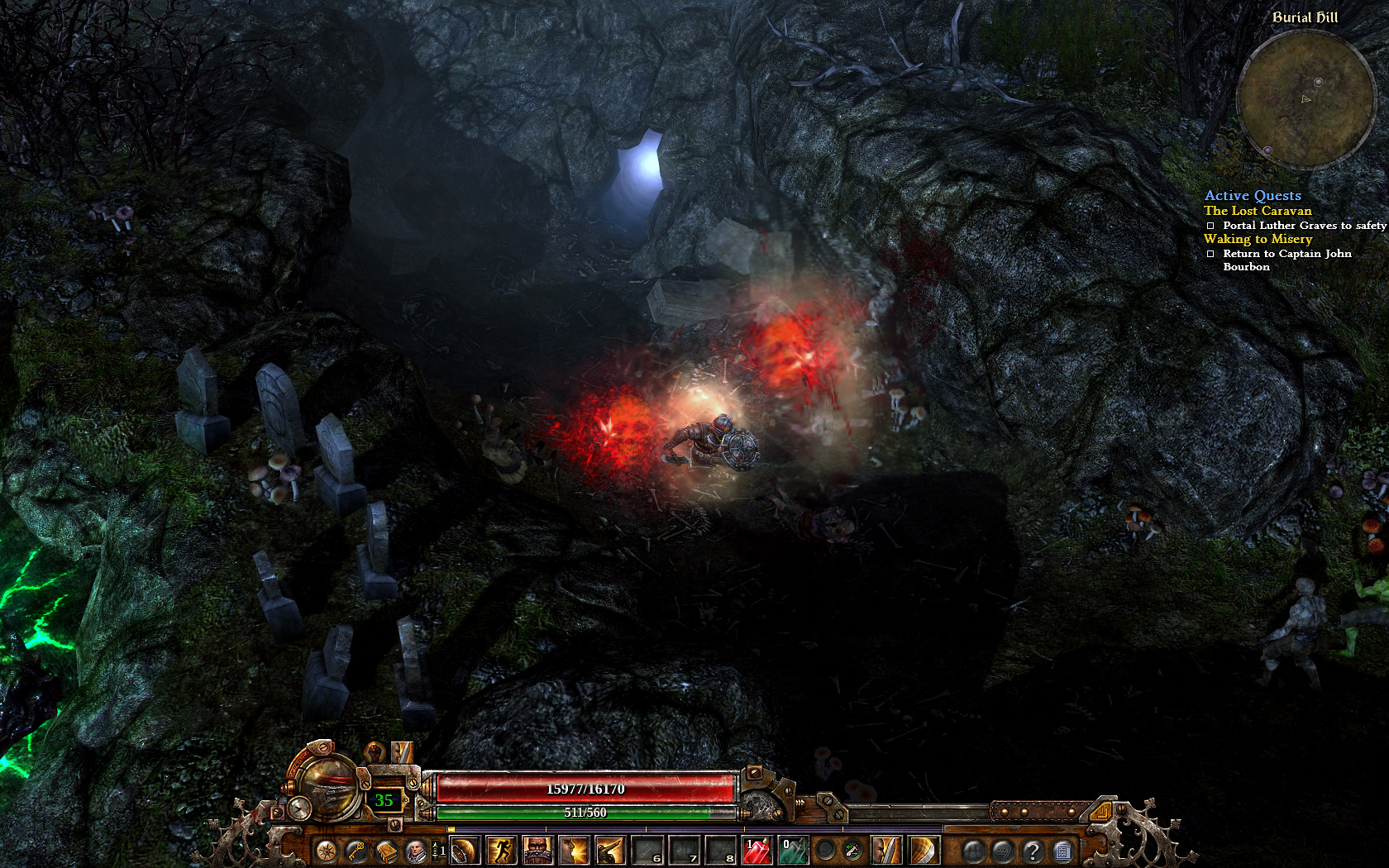Activate the shield skill in first slot
This screenshot has height=868, width=1389.
(465, 850)
